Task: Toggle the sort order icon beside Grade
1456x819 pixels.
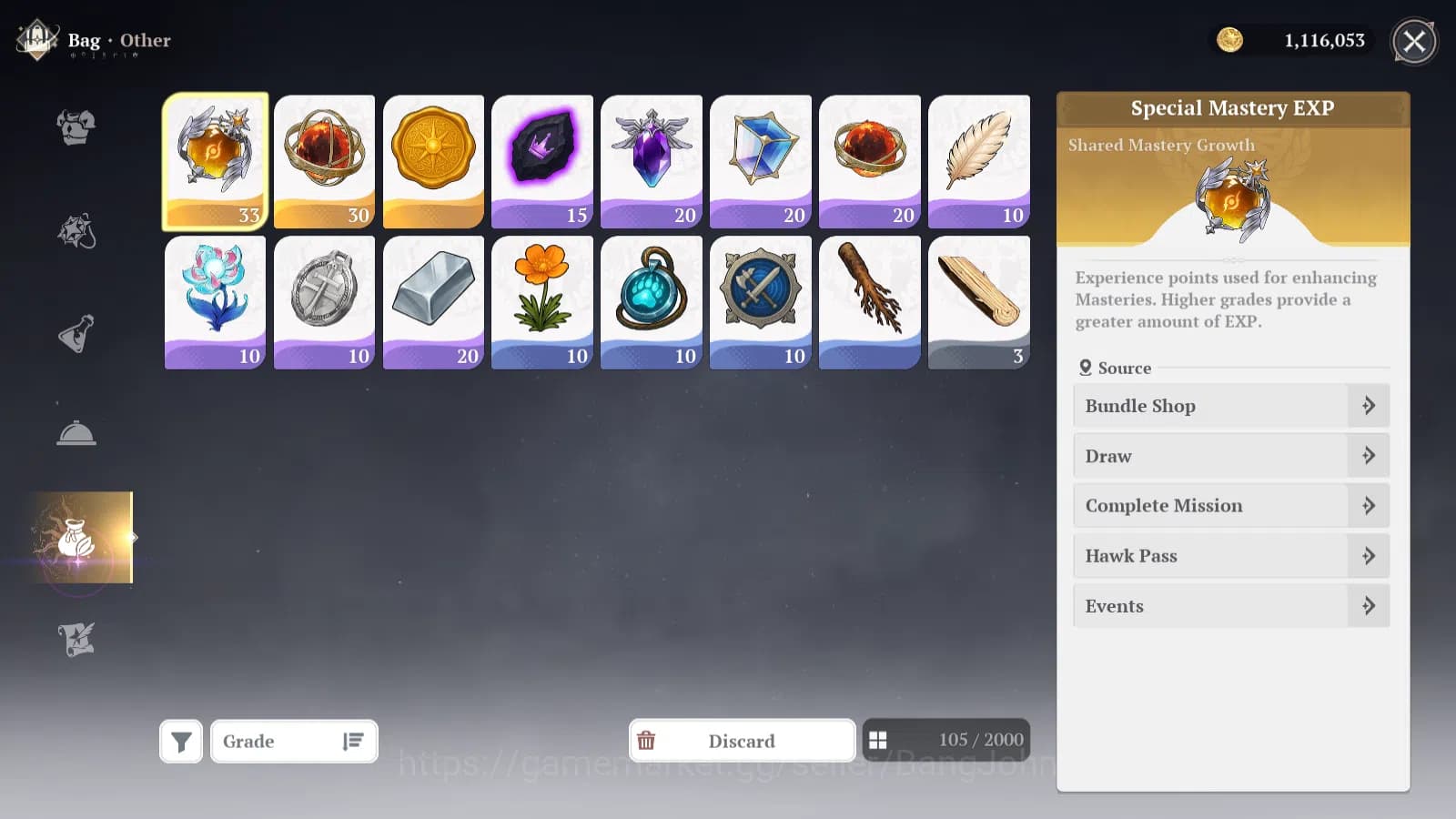Action: [x=353, y=741]
